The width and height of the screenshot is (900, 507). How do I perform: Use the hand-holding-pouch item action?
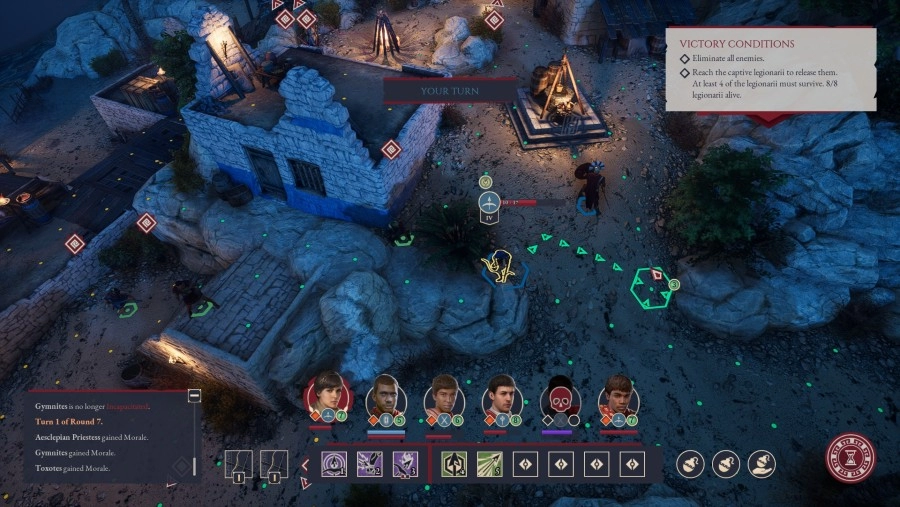pos(690,464)
